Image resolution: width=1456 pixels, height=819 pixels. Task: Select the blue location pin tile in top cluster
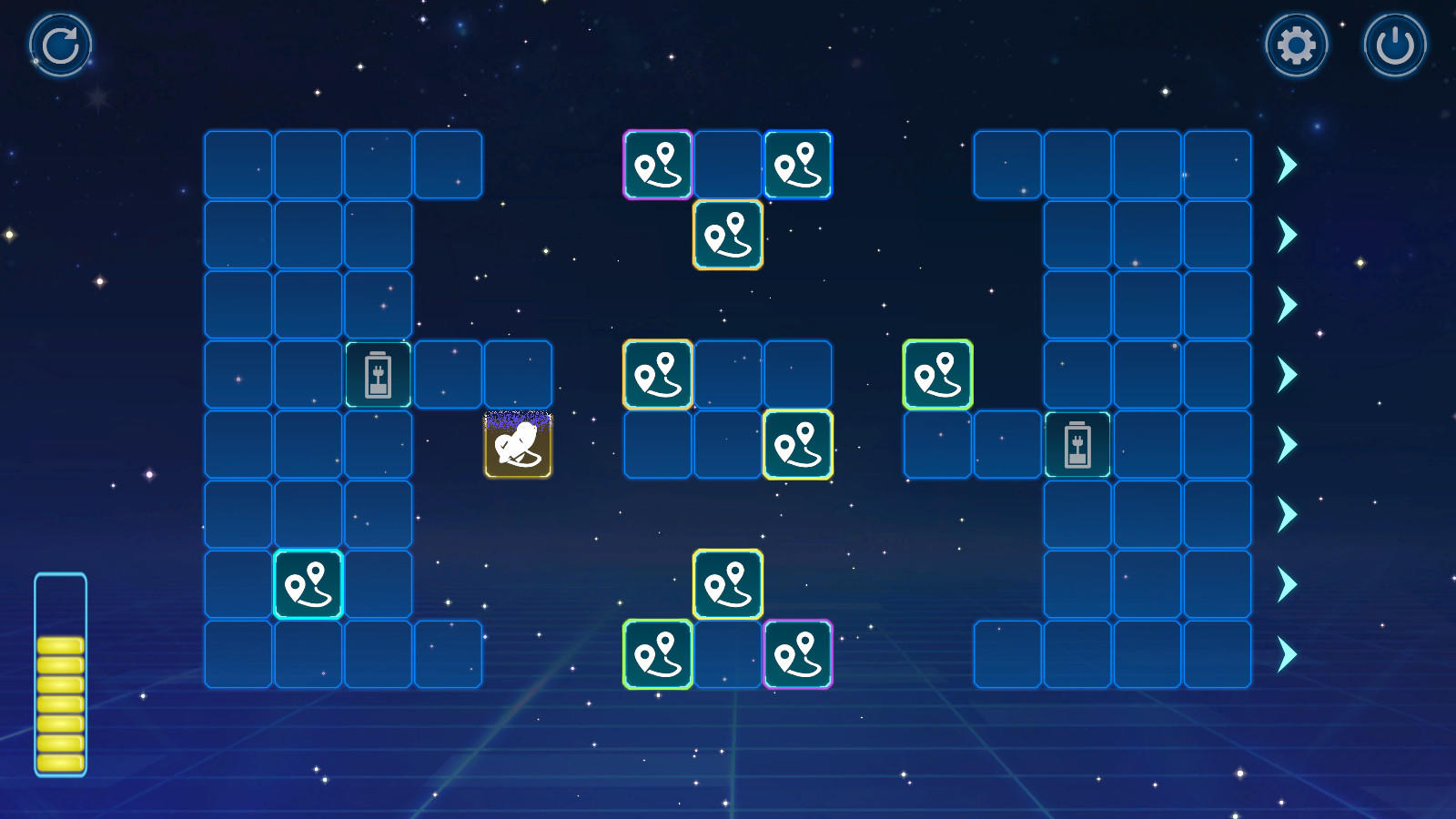798,164
